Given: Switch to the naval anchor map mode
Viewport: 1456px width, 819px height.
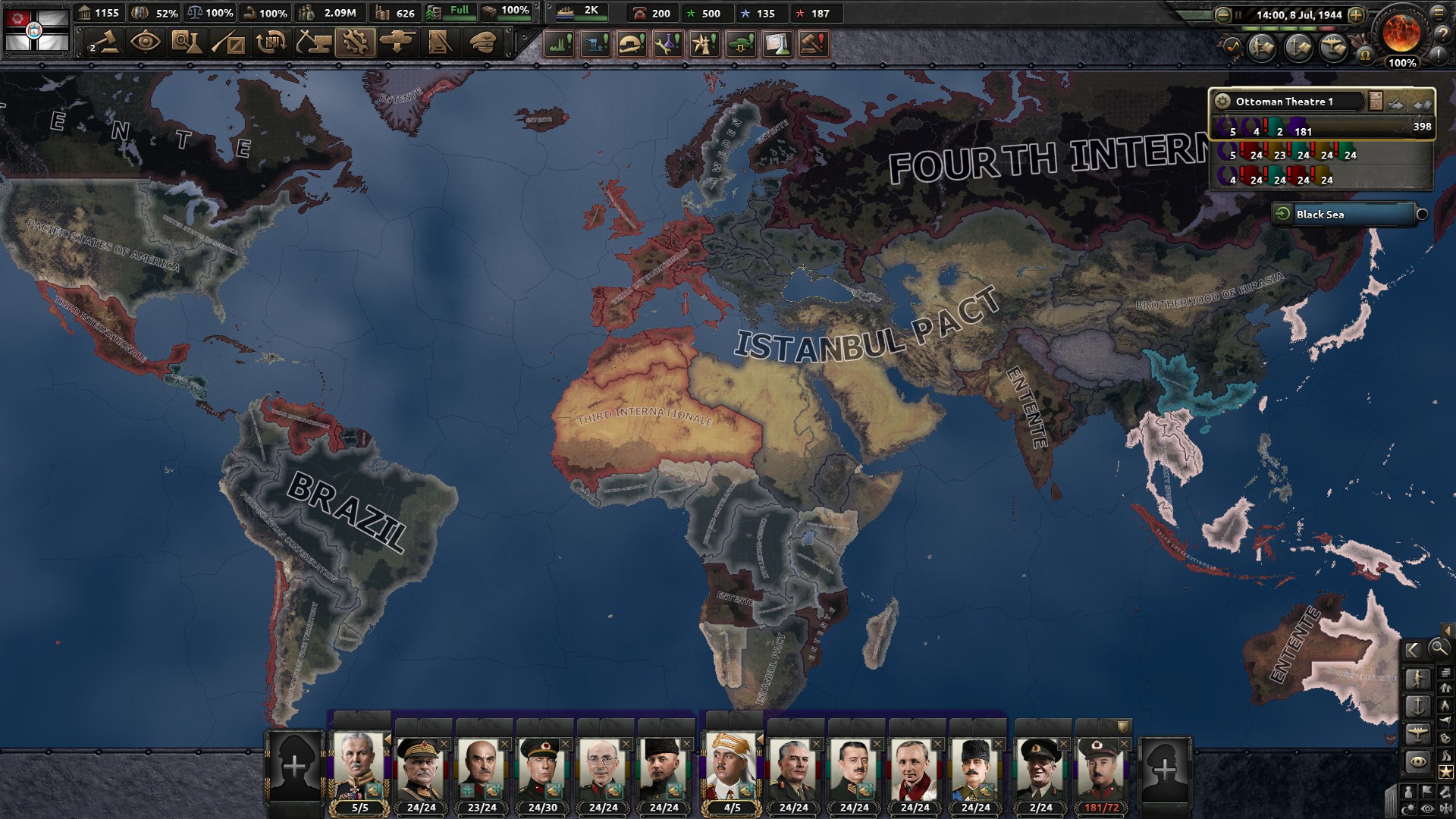Looking at the screenshot, I should pyautogui.click(x=1417, y=707).
